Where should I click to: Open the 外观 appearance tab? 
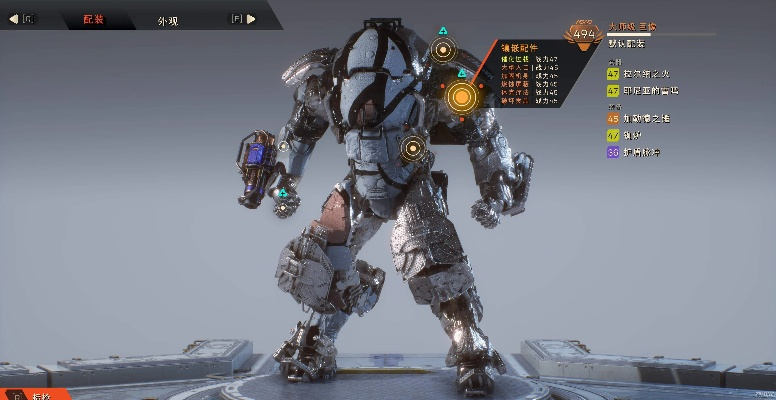(170, 19)
